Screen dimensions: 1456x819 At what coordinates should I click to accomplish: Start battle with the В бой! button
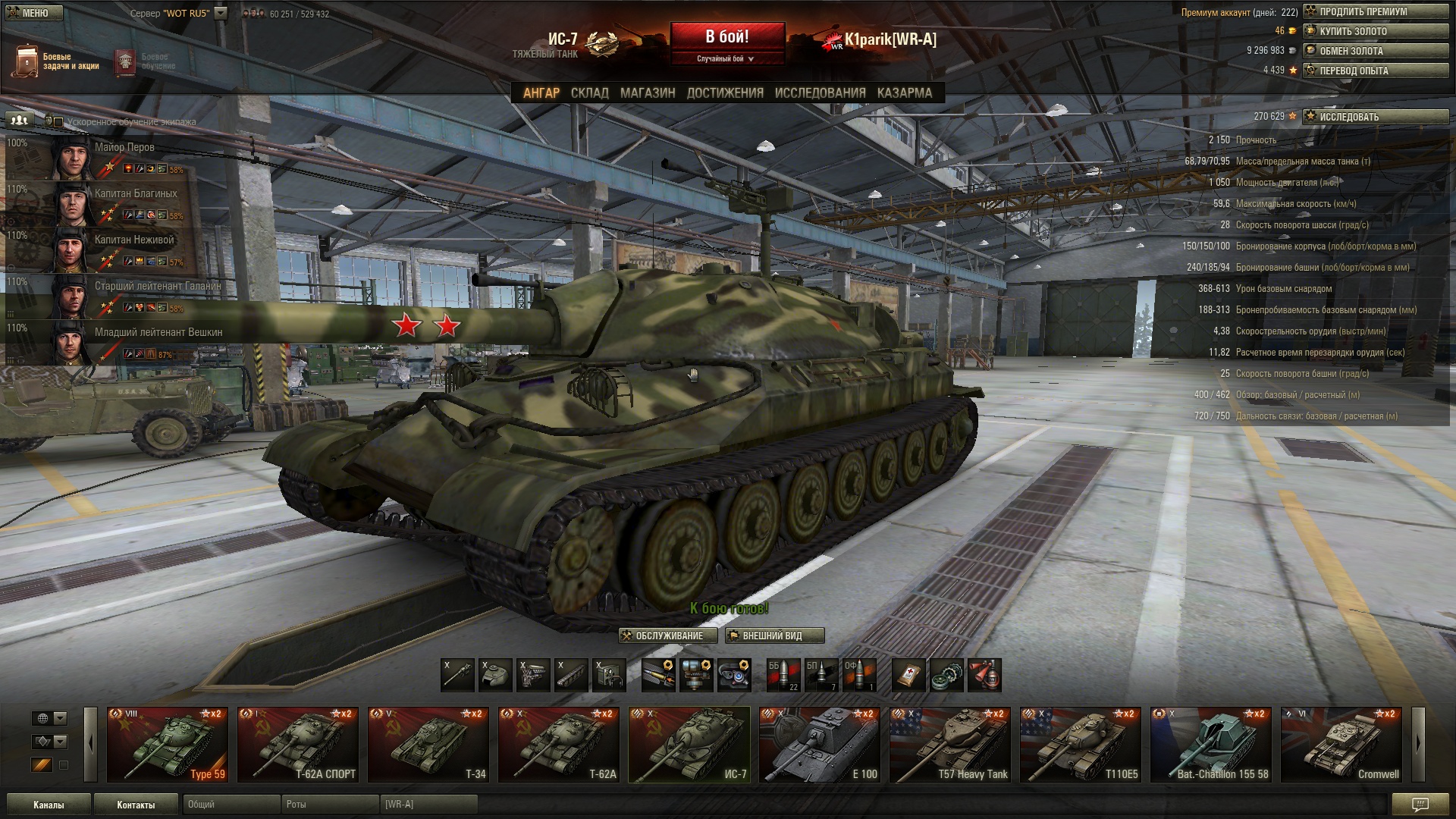coord(727,36)
